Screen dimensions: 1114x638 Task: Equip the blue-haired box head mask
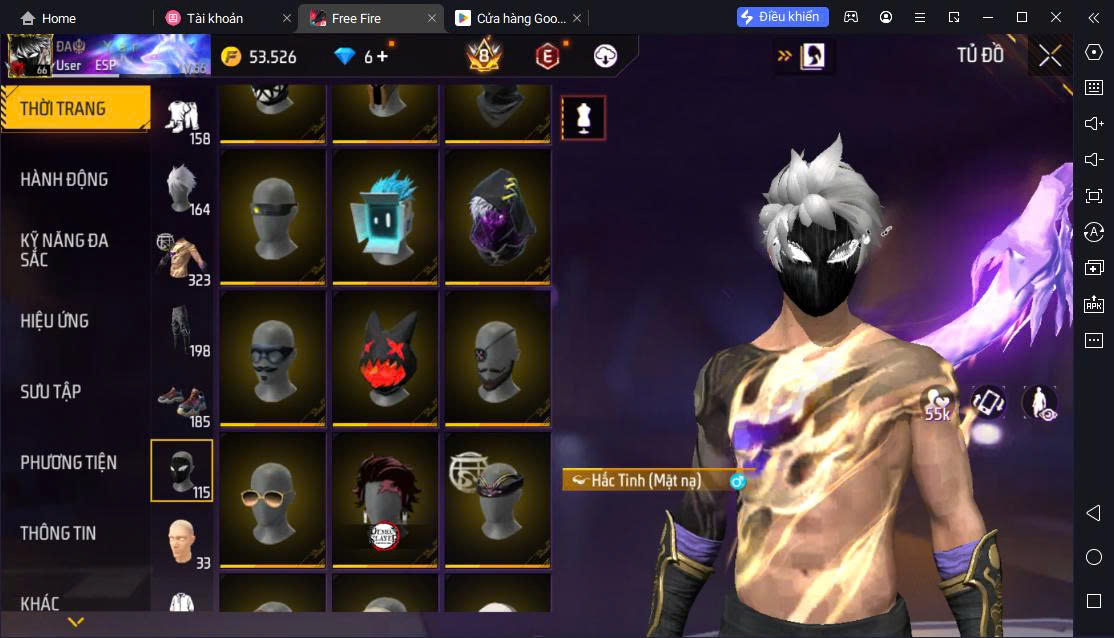(x=385, y=215)
